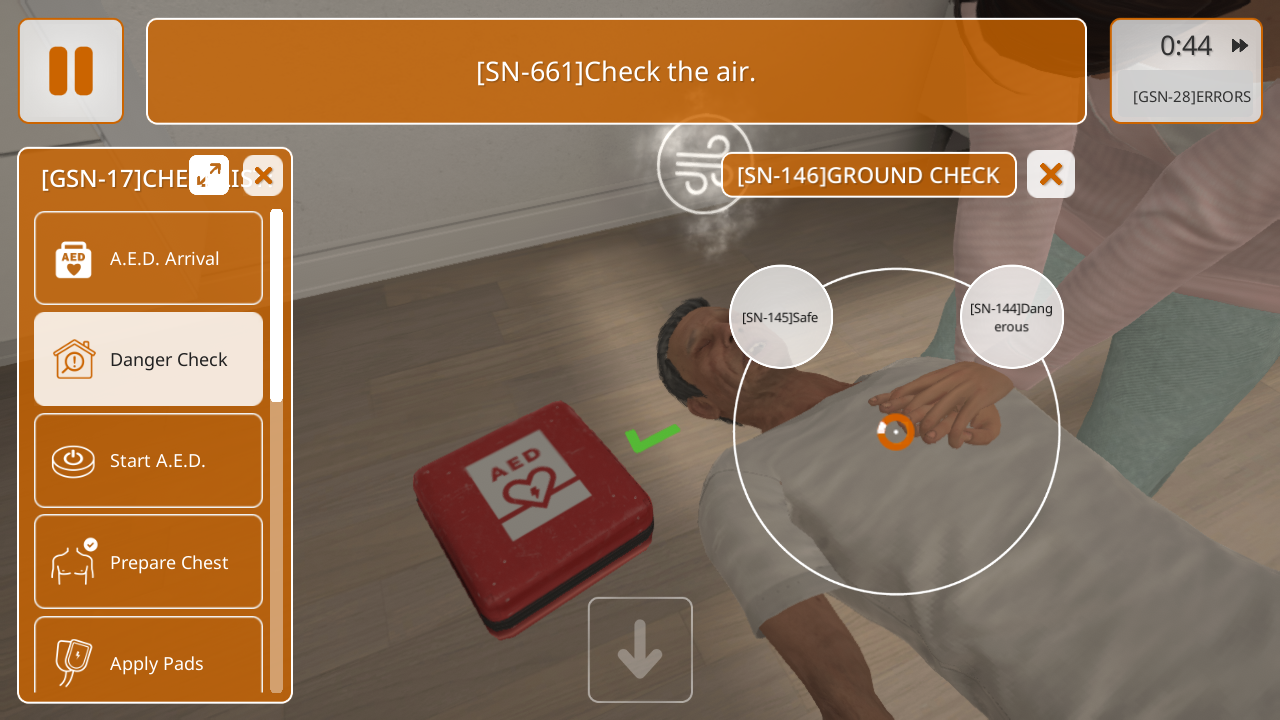The width and height of the screenshot is (1280, 720).
Task: Select the Prepare Chest step
Action: tap(148, 562)
